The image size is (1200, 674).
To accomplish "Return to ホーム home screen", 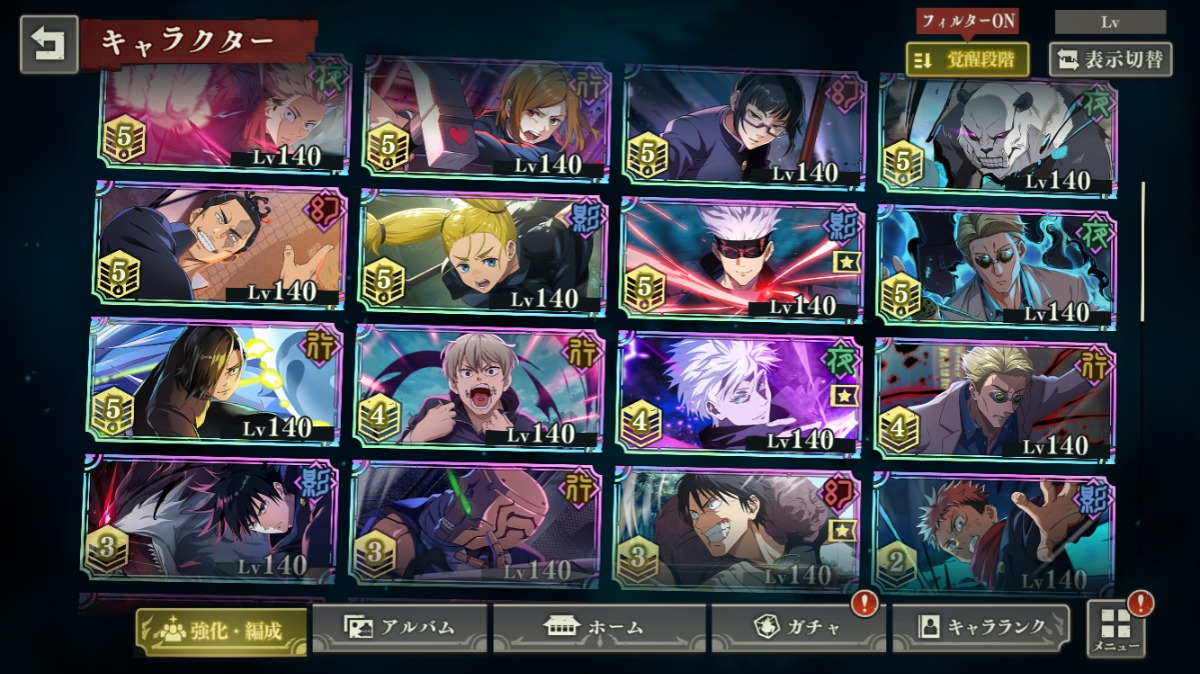I will coord(599,628).
